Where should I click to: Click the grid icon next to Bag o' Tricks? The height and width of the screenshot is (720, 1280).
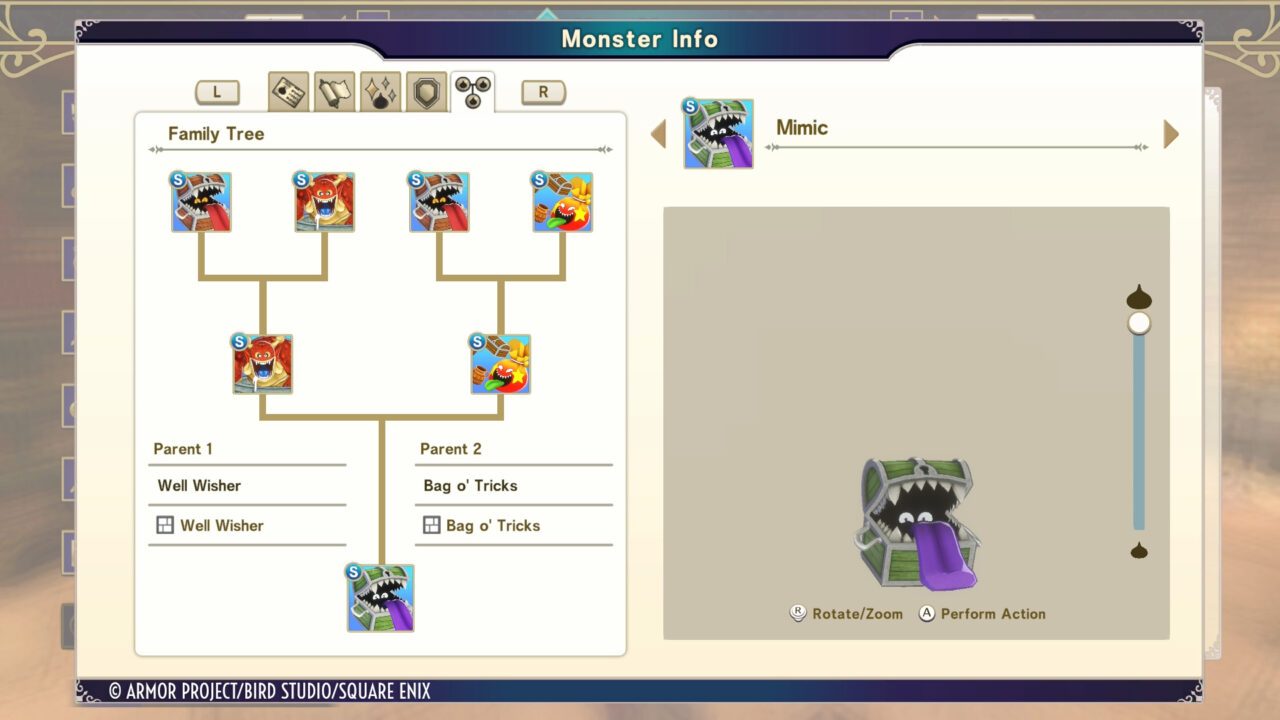coord(430,525)
